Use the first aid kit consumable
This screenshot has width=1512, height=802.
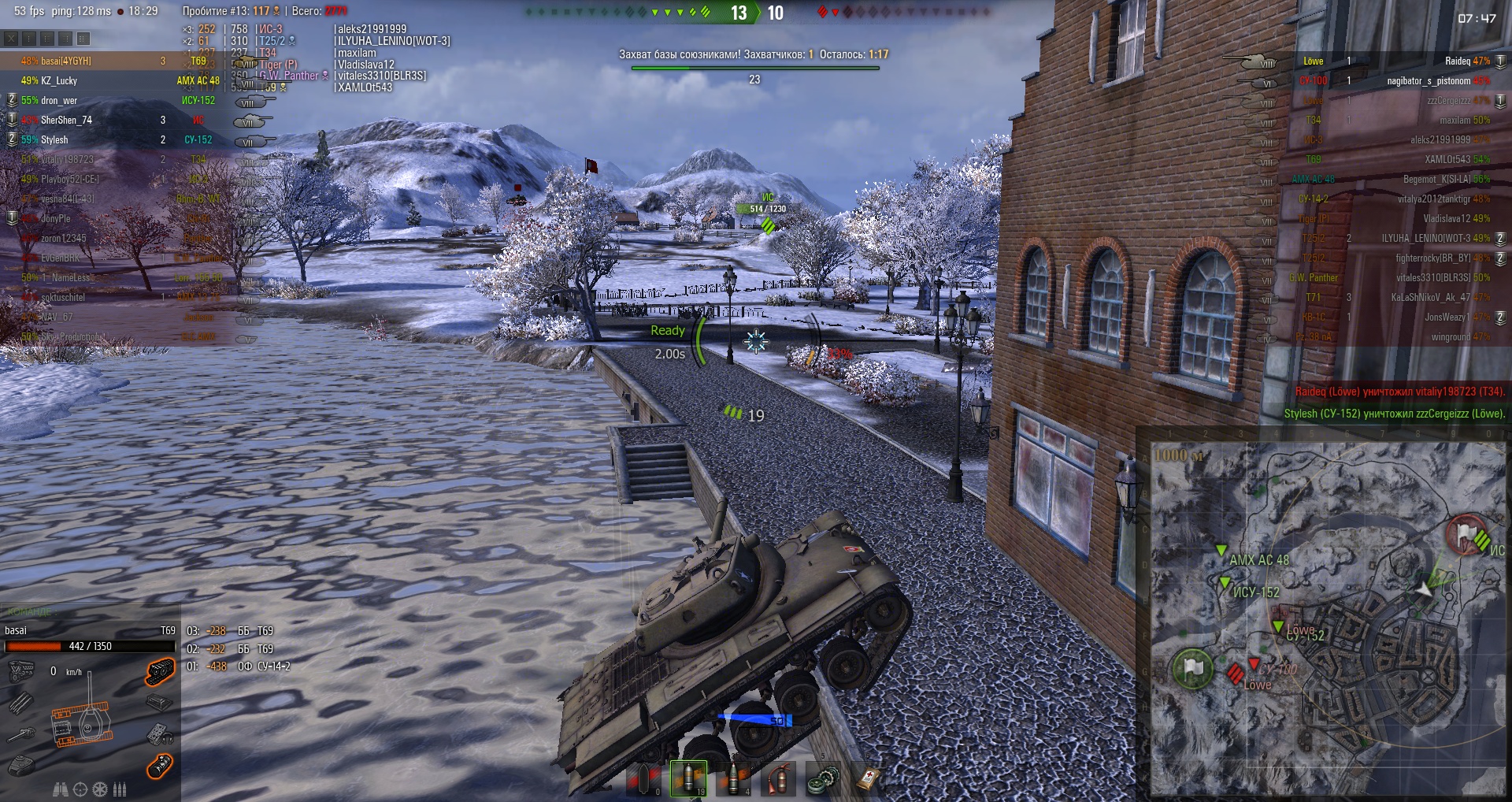[x=867, y=778]
